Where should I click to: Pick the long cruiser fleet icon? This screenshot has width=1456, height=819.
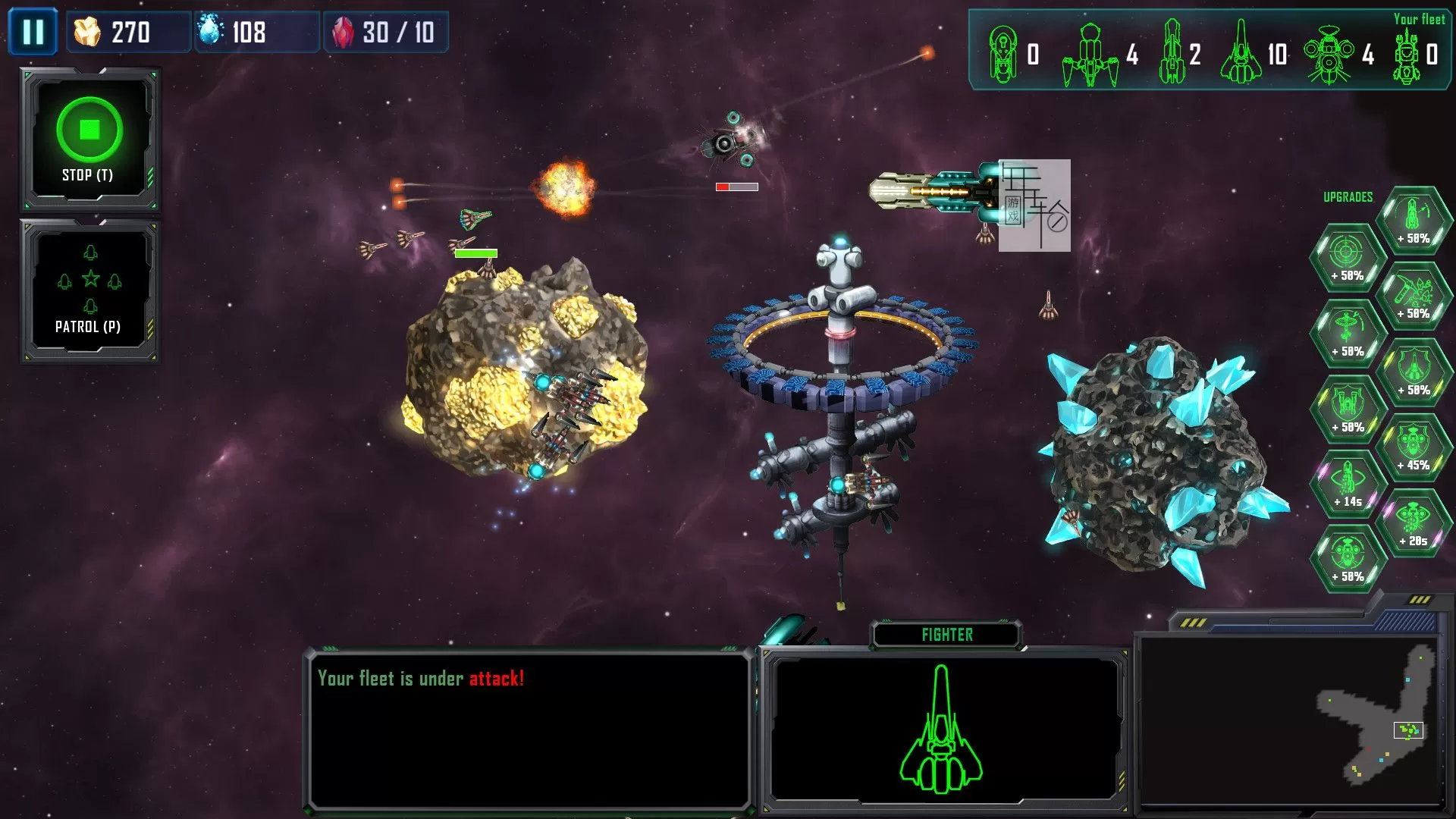pos(1171,53)
